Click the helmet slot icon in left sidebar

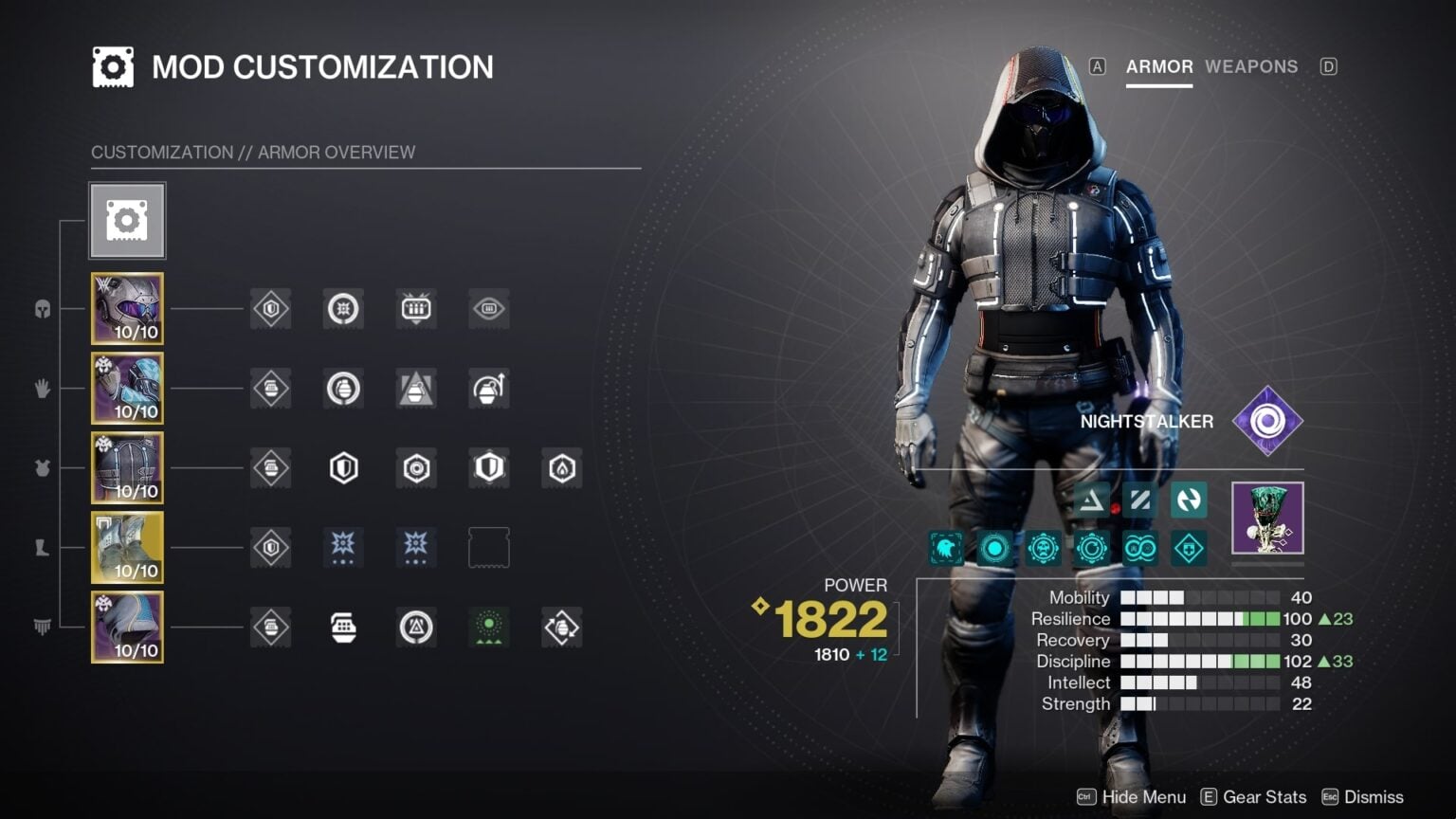coord(127,308)
